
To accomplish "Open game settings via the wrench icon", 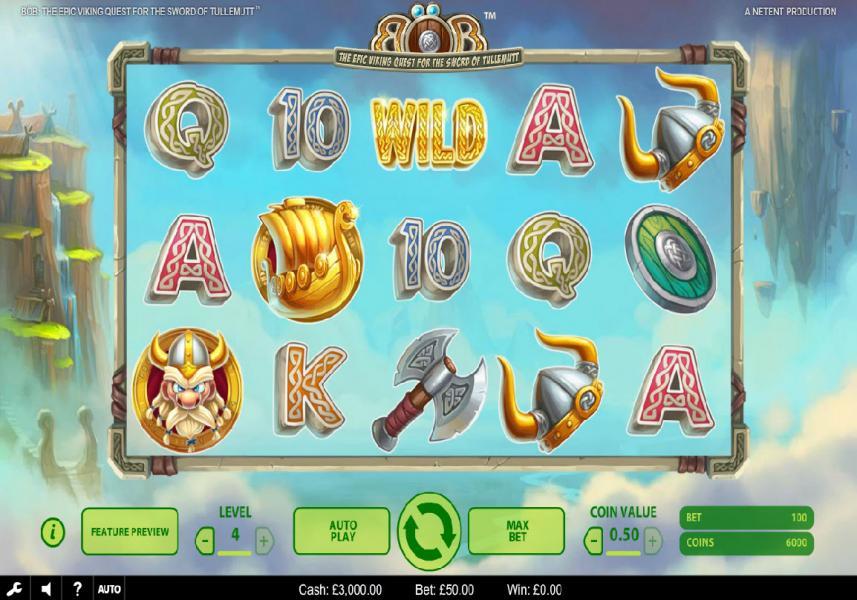I will point(14,589).
